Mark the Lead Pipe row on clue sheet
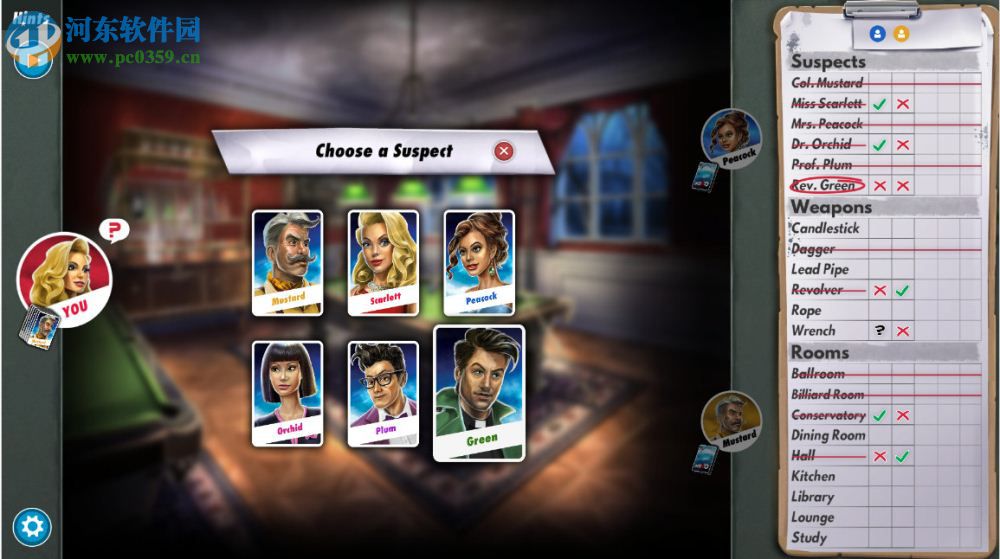 (820, 269)
